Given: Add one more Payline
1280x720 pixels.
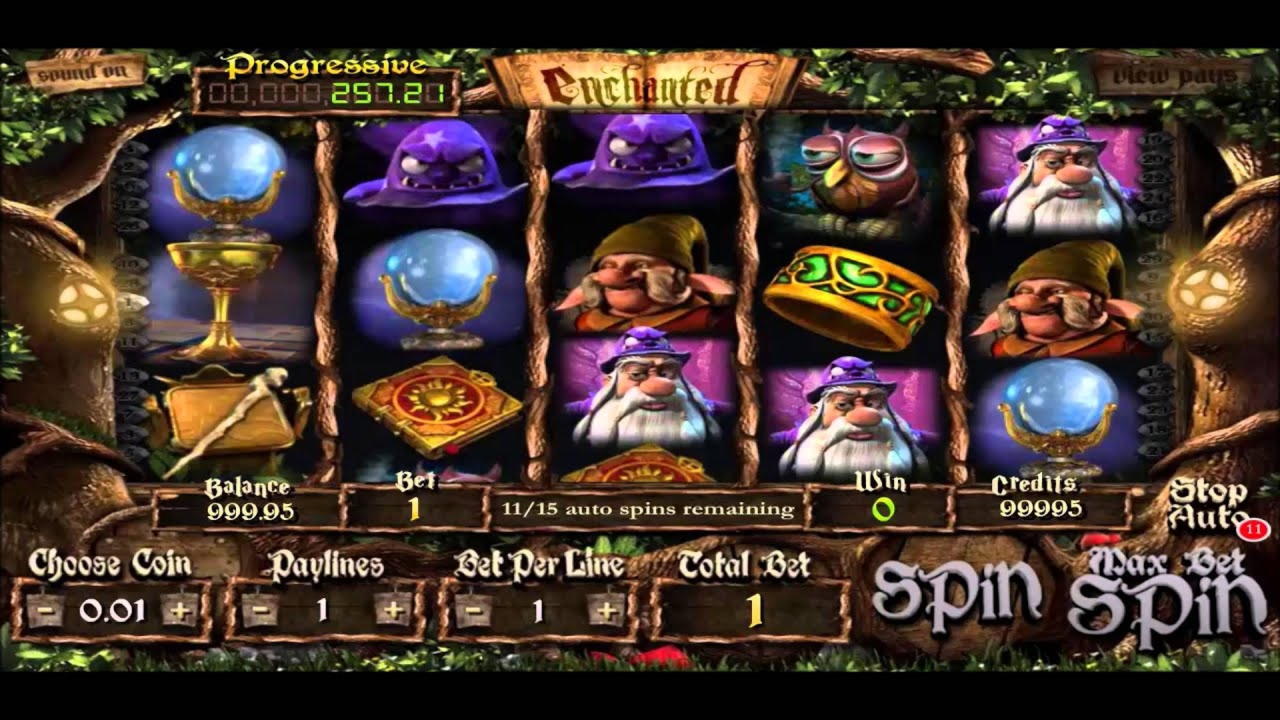Looking at the screenshot, I should tap(393, 609).
